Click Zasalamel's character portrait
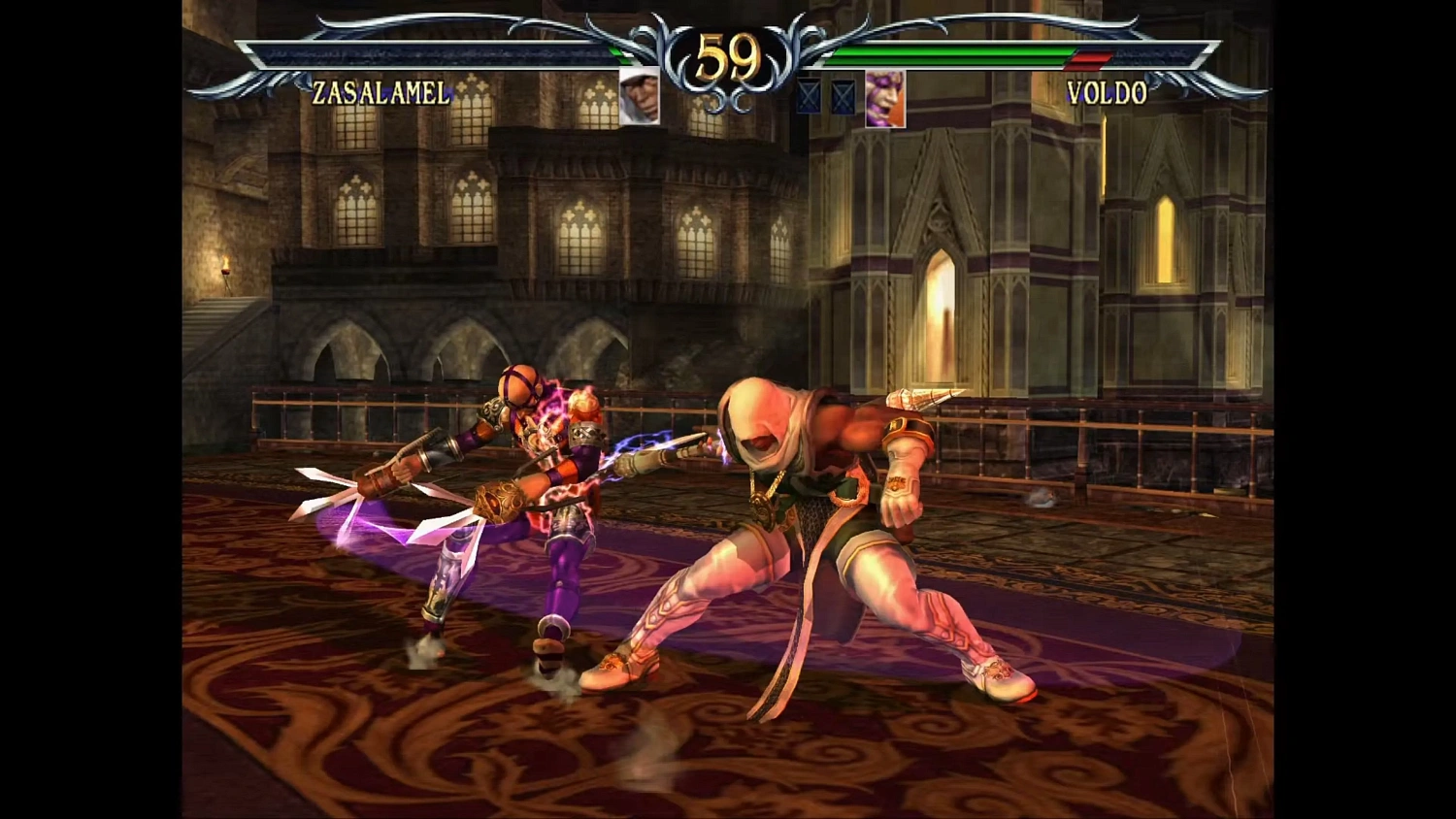1456x819 pixels. [x=638, y=95]
